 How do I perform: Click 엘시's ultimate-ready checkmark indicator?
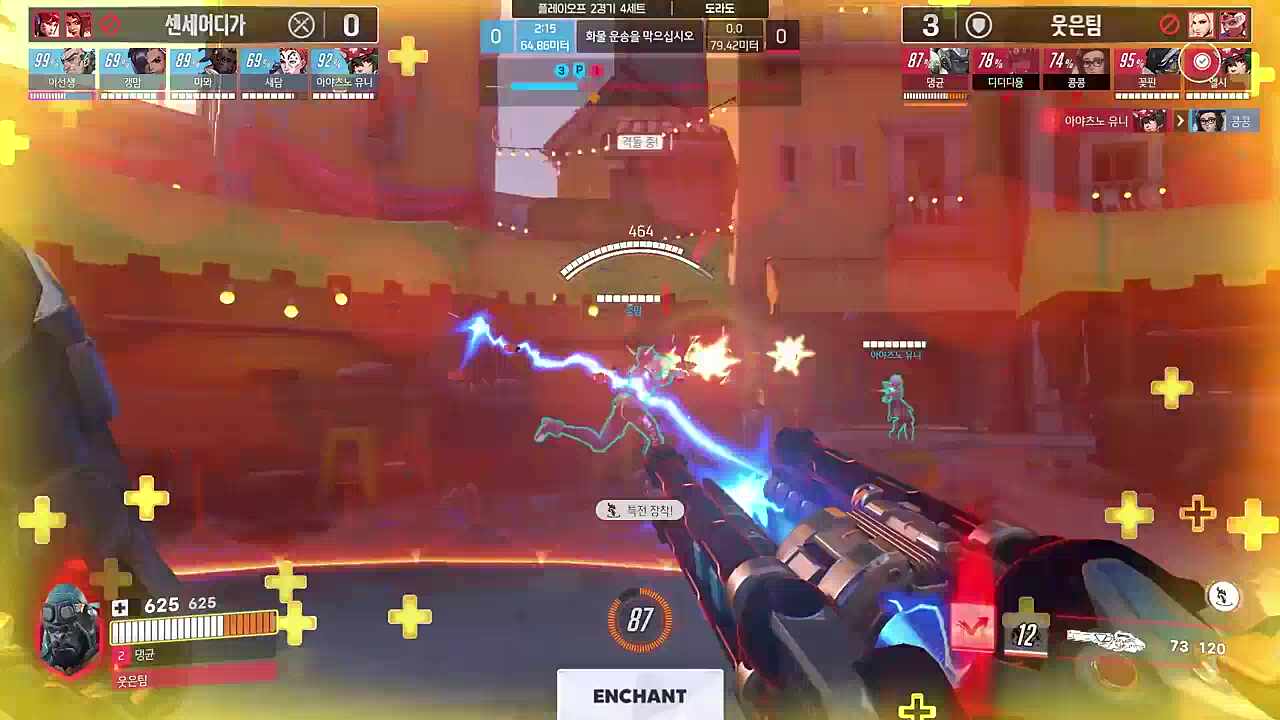click(x=1200, y=59)
